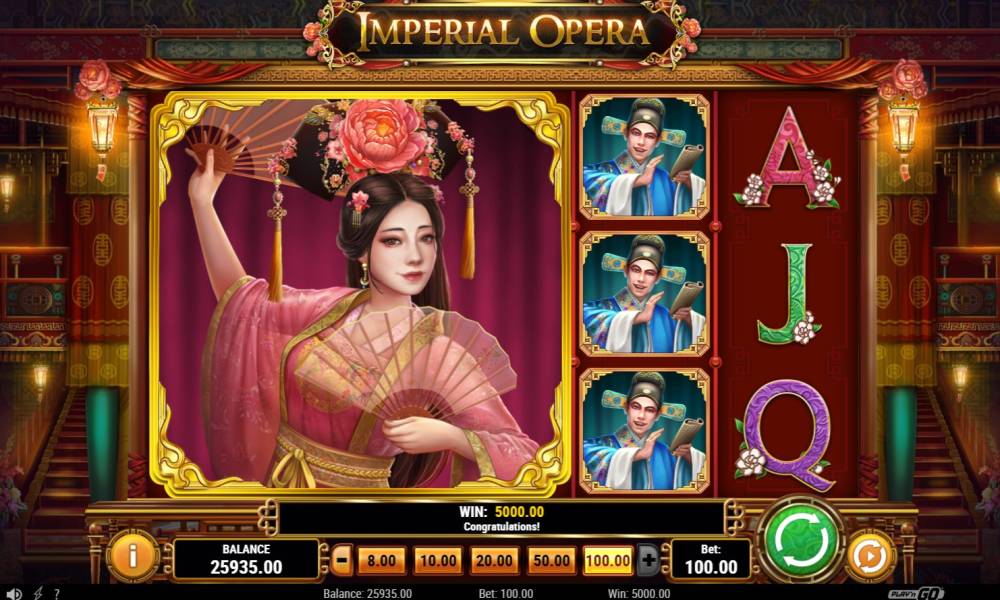Toggle sound with the speaker icon
Image resolution: width=1000 pixels, height=600 pixels.
point(13,593)
